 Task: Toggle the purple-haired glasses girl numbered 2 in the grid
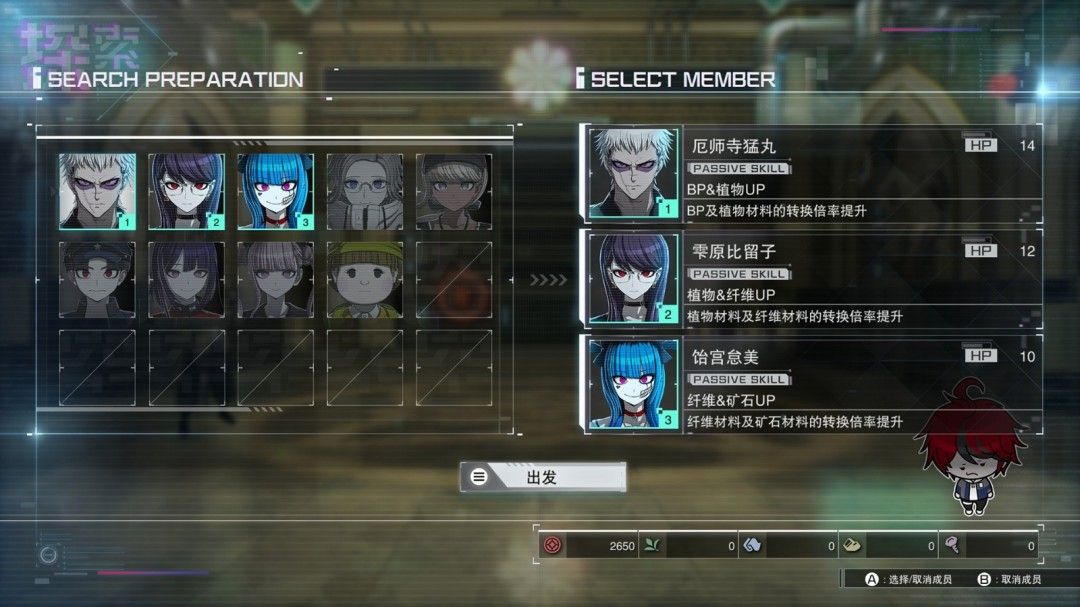coord(186,191)
